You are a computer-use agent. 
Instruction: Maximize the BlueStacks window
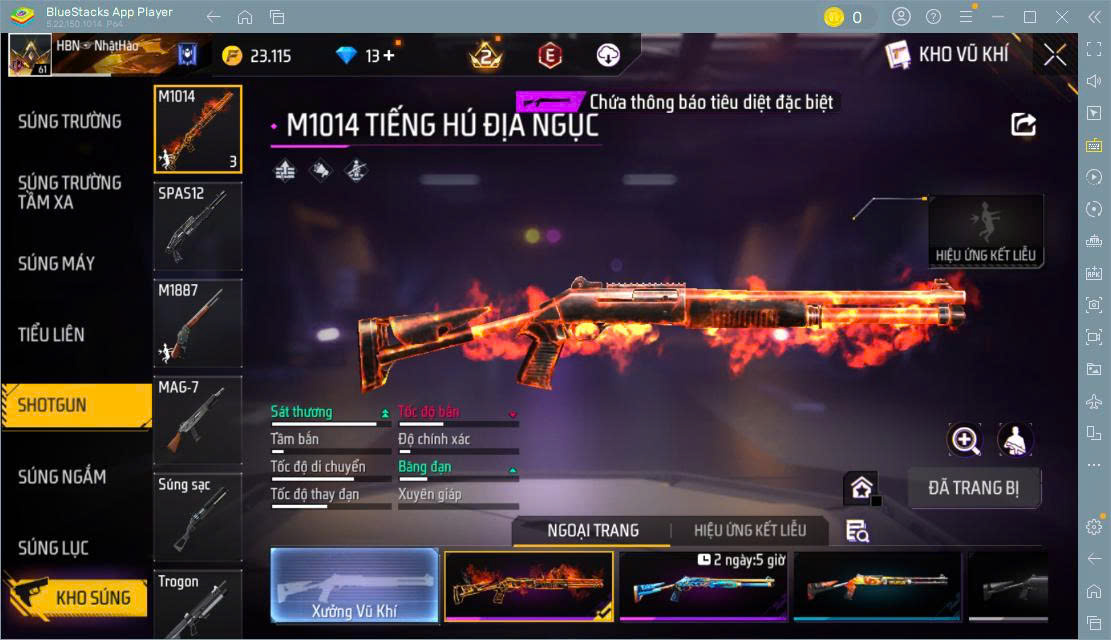click(x=1029, y=17)
